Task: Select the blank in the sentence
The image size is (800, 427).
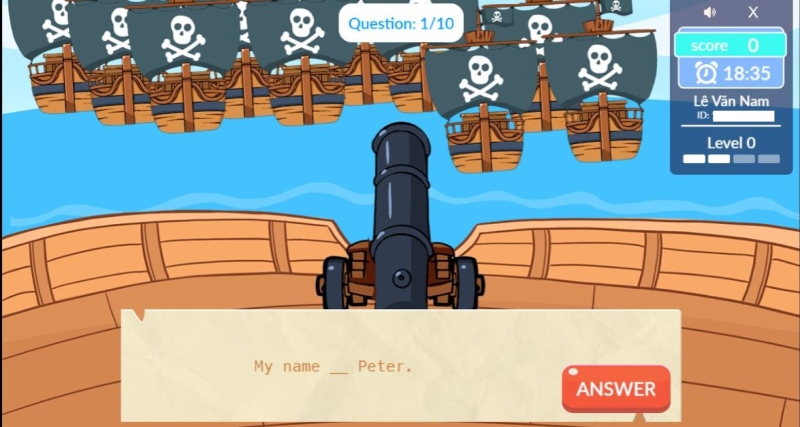Action: click(339, 367)
